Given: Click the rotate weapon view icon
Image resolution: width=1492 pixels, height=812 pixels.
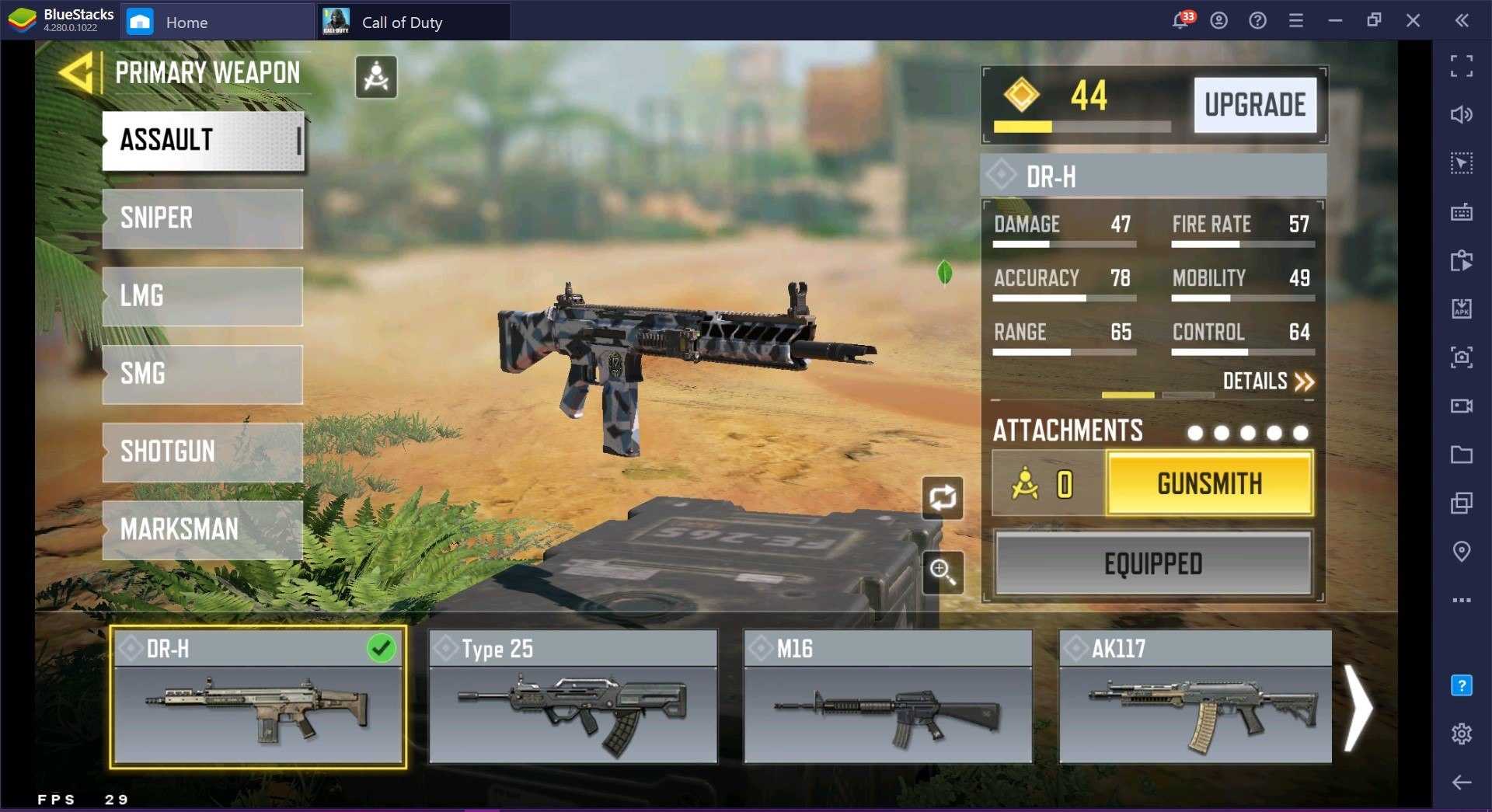Looking at the screenshot, I should [943, 497].
